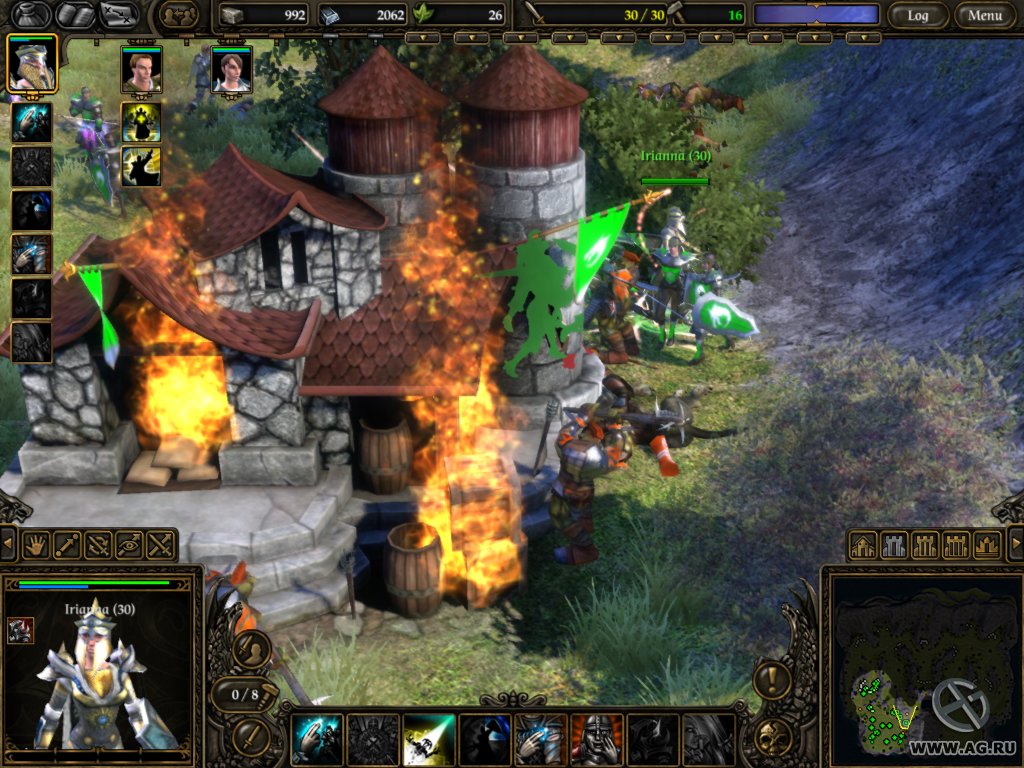Open the inventory pot icon

(27, 14)
